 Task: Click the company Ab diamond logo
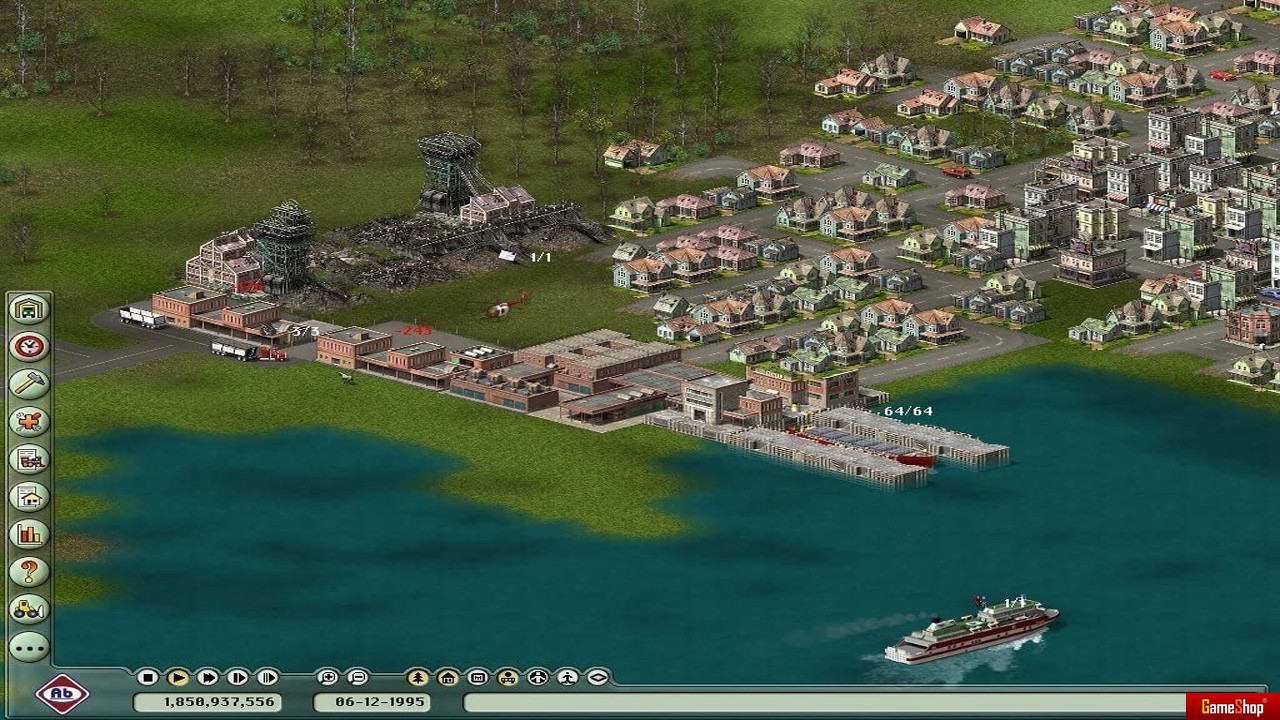coord(62,694)
